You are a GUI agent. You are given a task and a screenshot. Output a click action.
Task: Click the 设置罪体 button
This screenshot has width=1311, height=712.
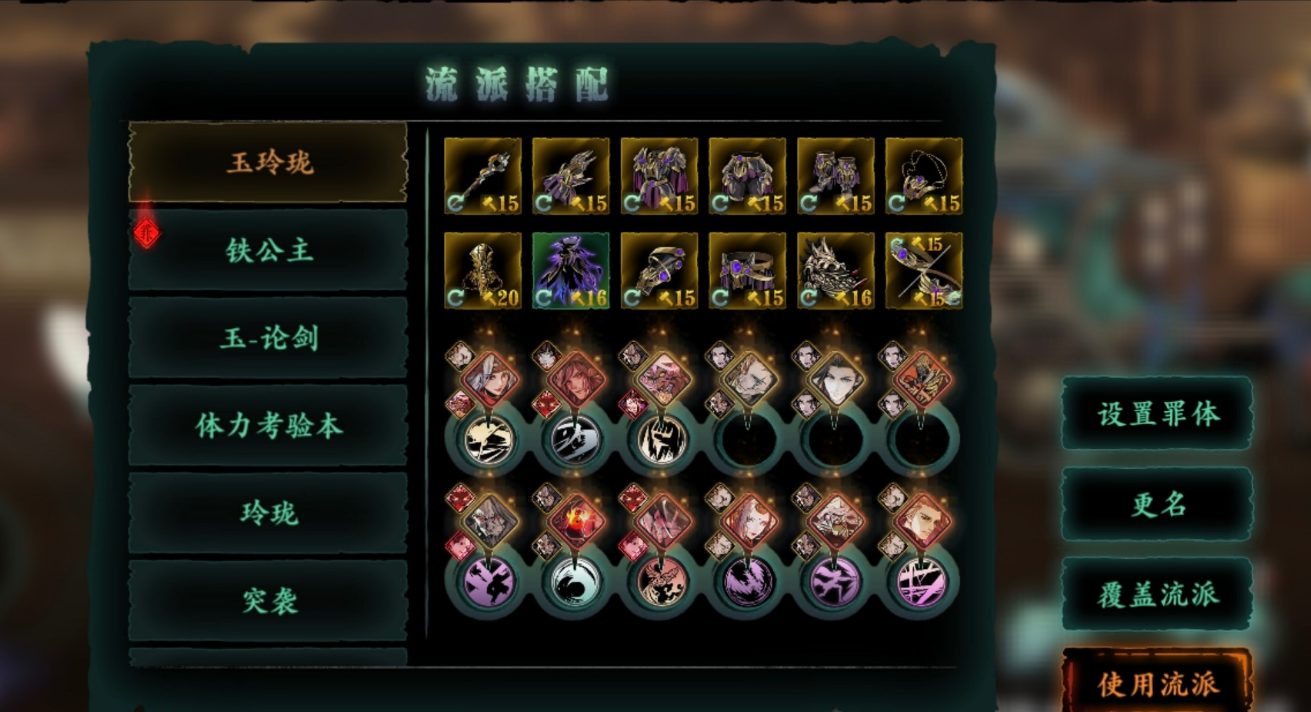coord(1157,413)
